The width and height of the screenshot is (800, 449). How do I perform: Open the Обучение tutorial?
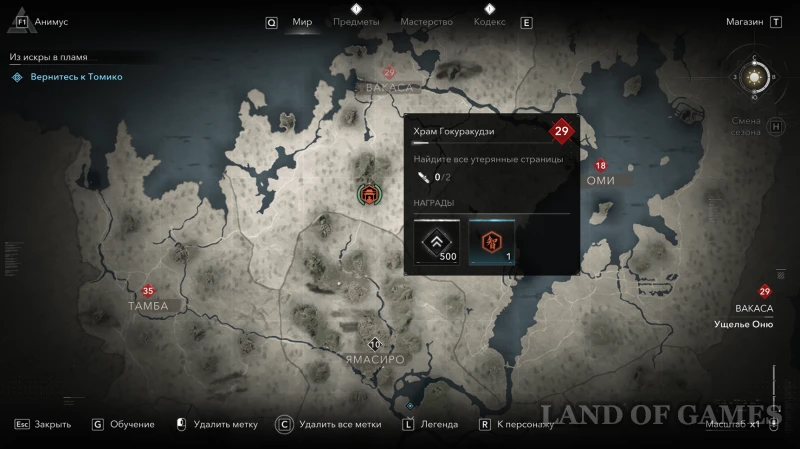tap(133, 424)
